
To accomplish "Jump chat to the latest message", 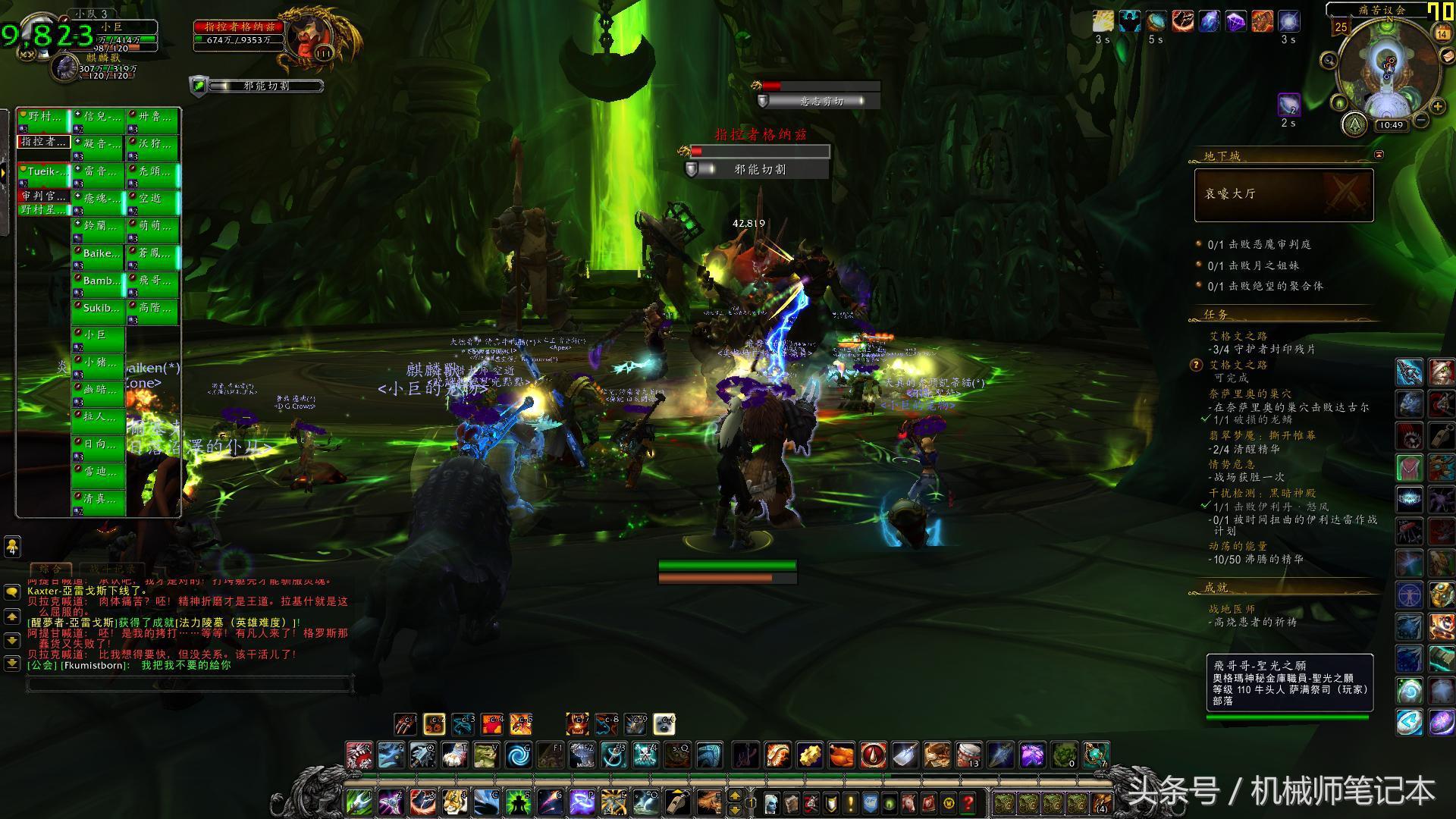I will coord(11,663).
